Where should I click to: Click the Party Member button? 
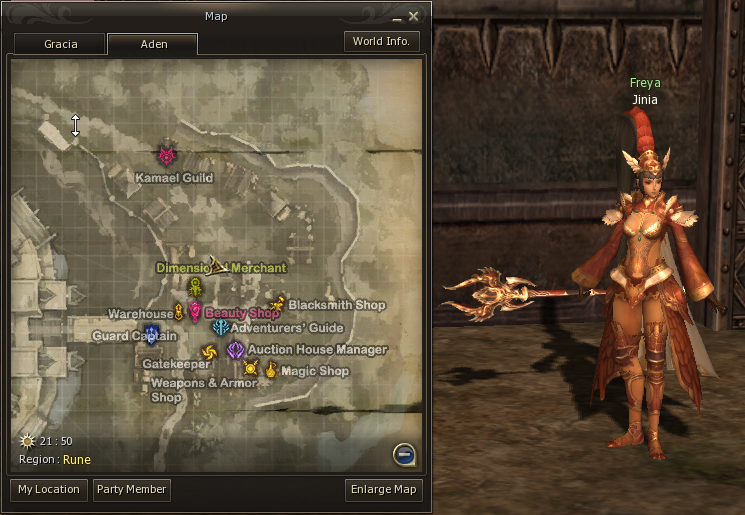(131, 489)
